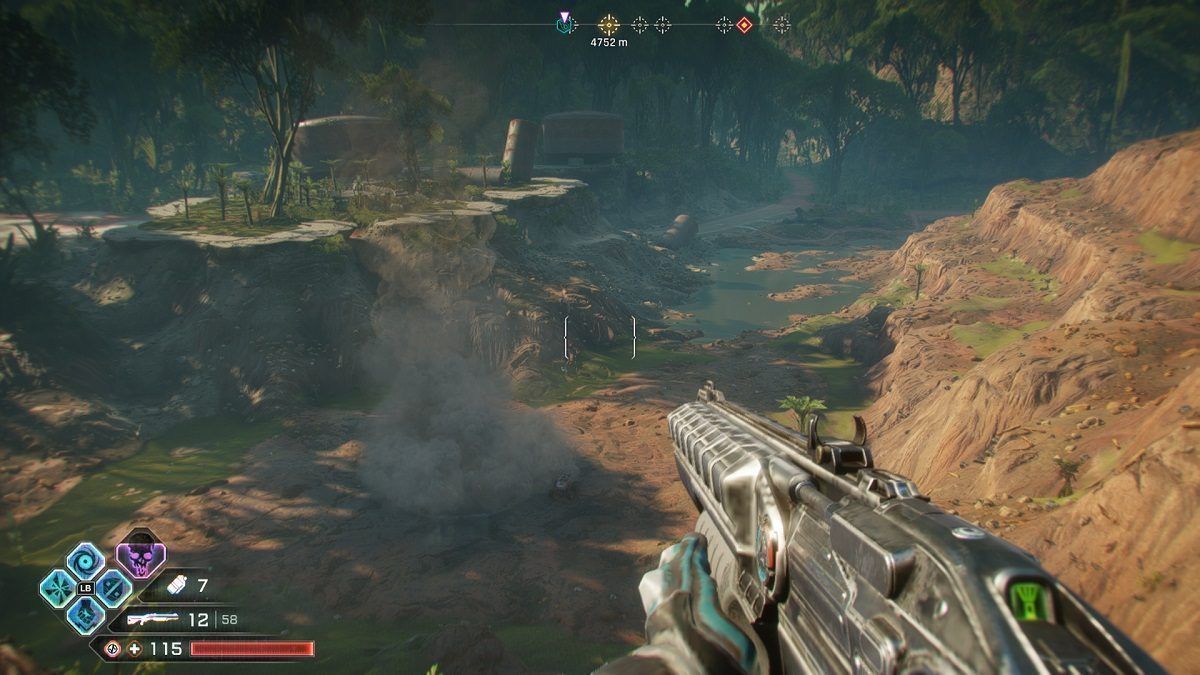Use the shatter burst ability
Image resolution: width=1200 pixels, height=675 pixels.
58,588
